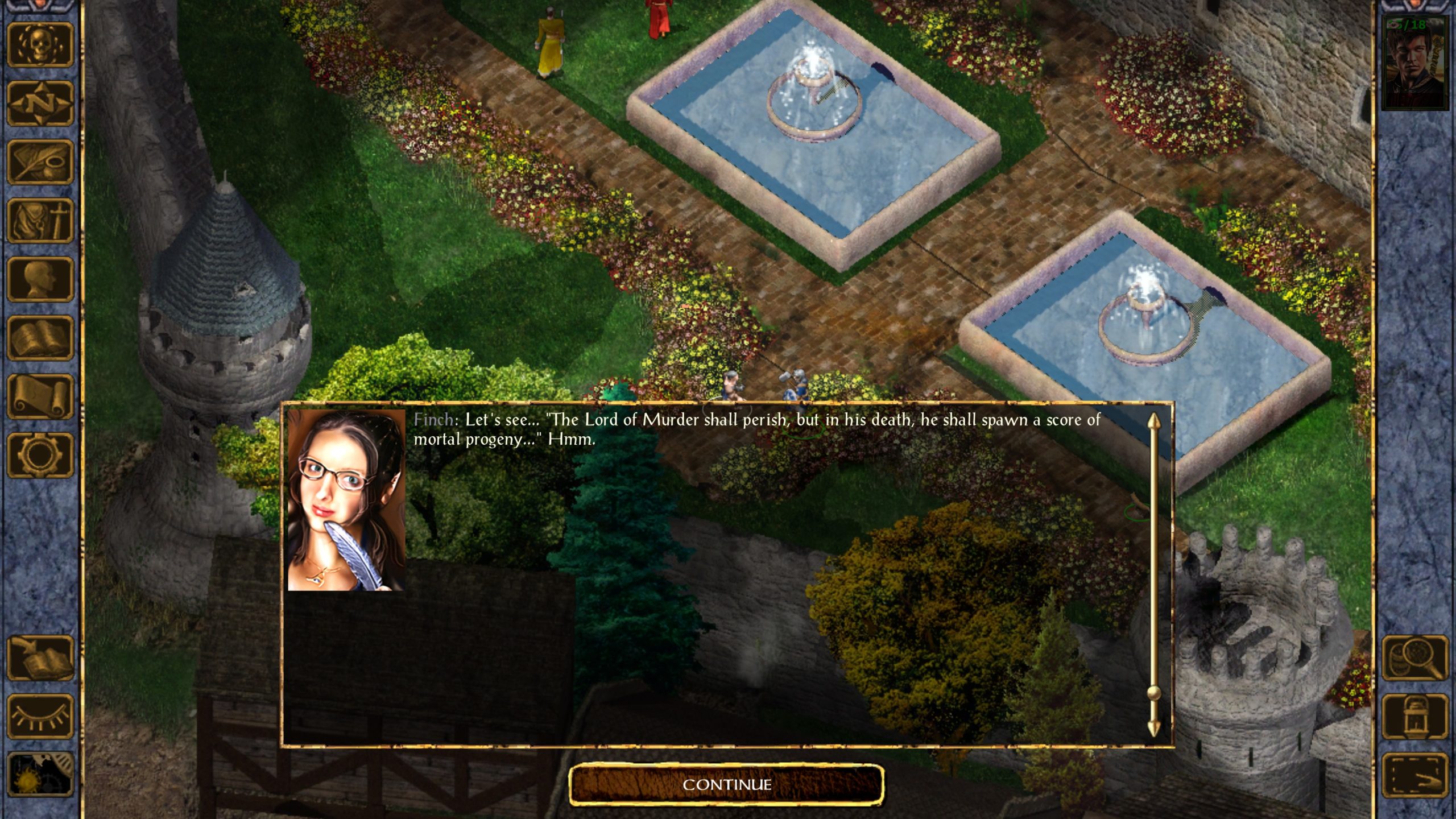Viewport: 1456px width, 819px height.
Task: Click the skull return-to-game icon
Action: coord(40,45)
